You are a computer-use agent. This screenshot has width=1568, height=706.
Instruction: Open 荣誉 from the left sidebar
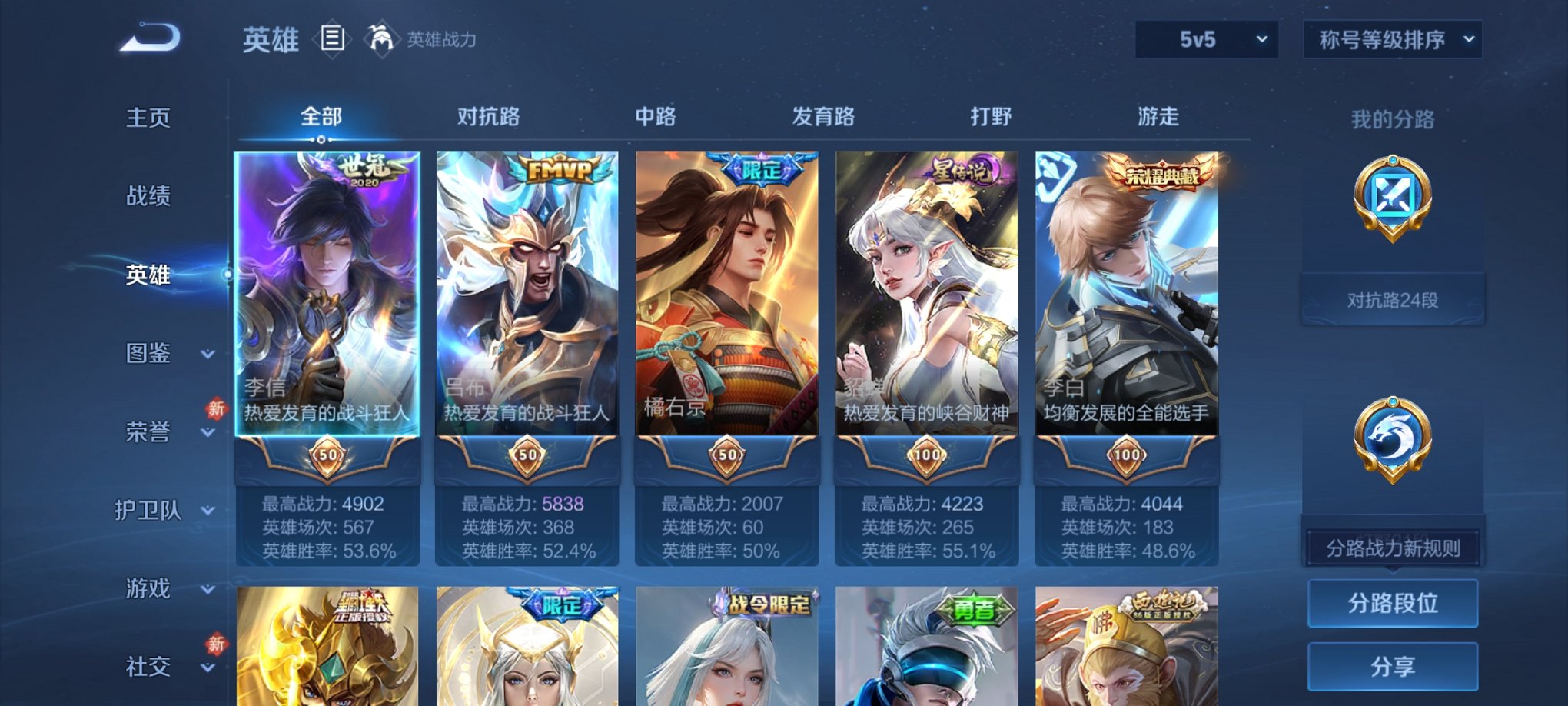click(147, 433)
